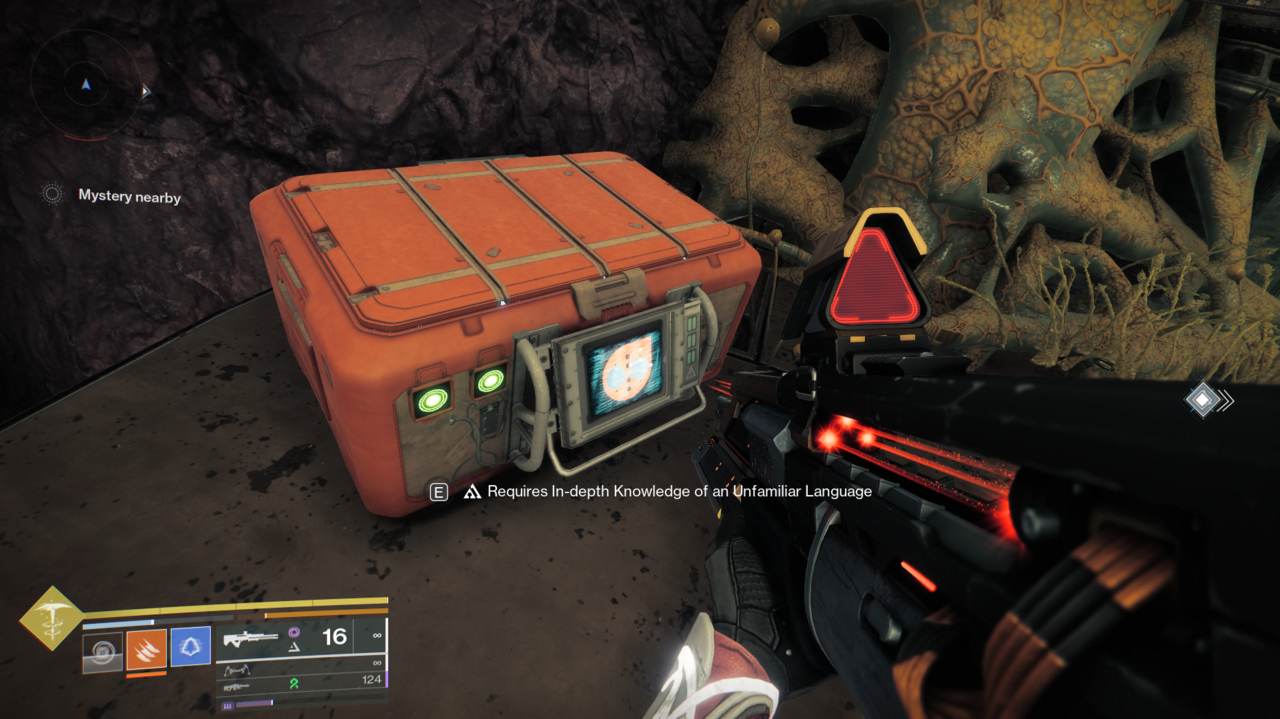Select the Mystery nearby tracker
This screenshot has width=1280, height=719.
point(129,197)
